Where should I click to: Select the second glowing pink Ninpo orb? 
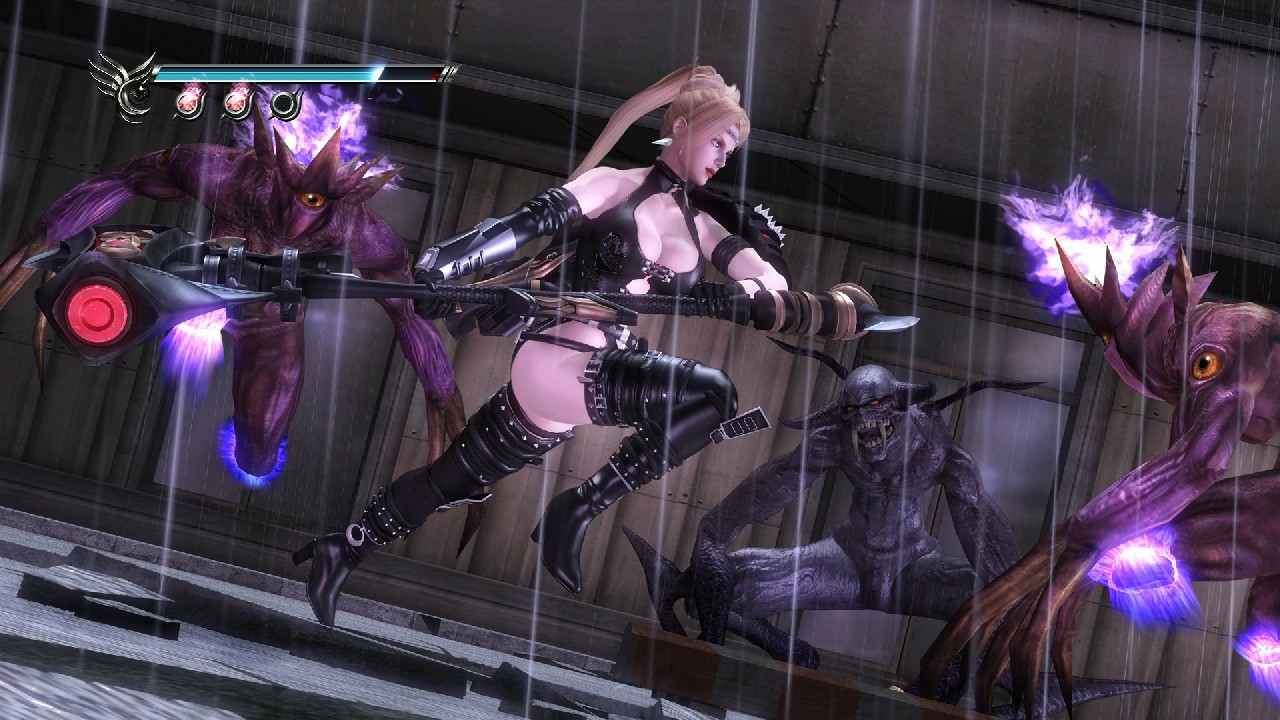point(238,102)
